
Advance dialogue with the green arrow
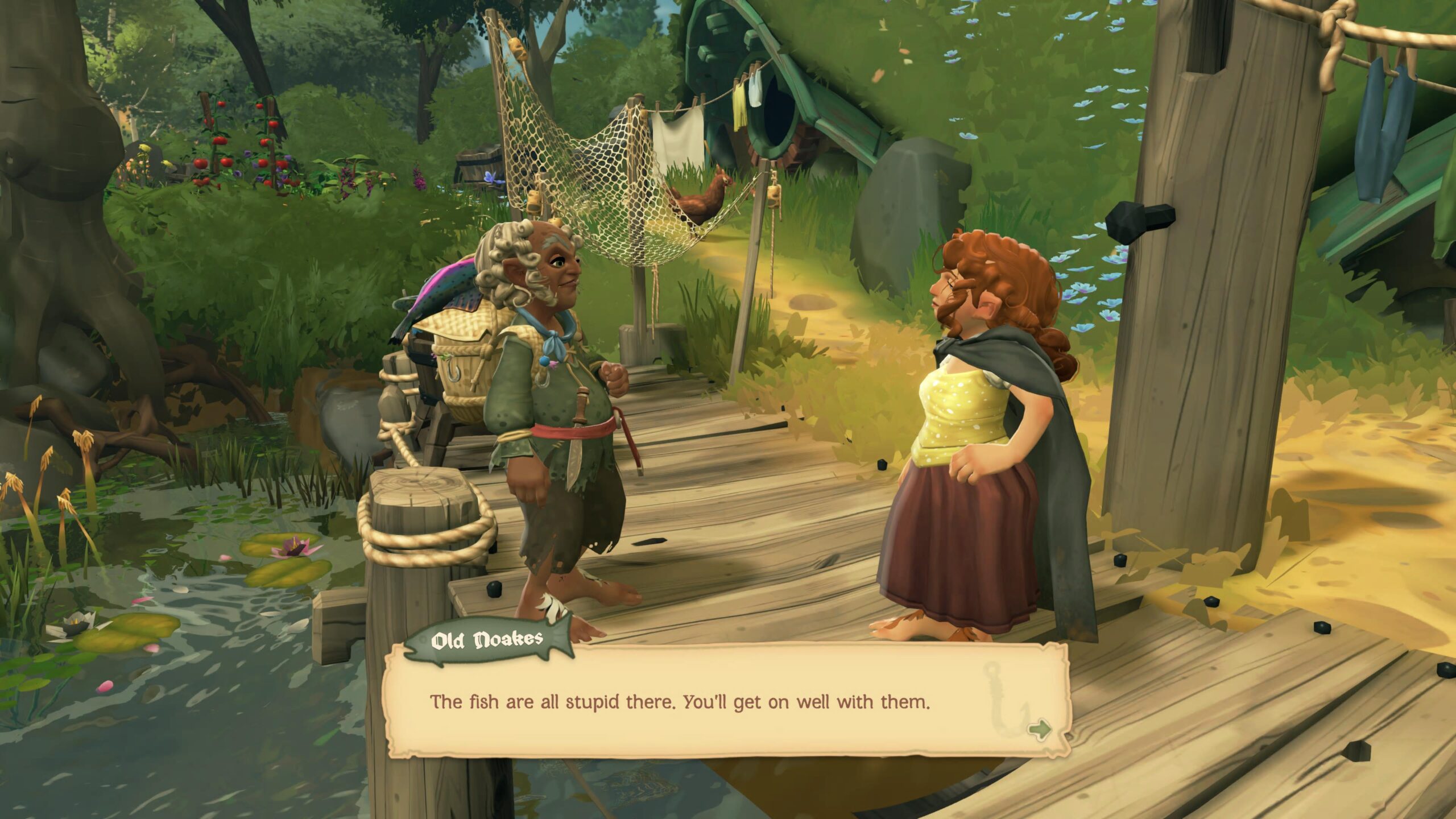coord(1040,730)
